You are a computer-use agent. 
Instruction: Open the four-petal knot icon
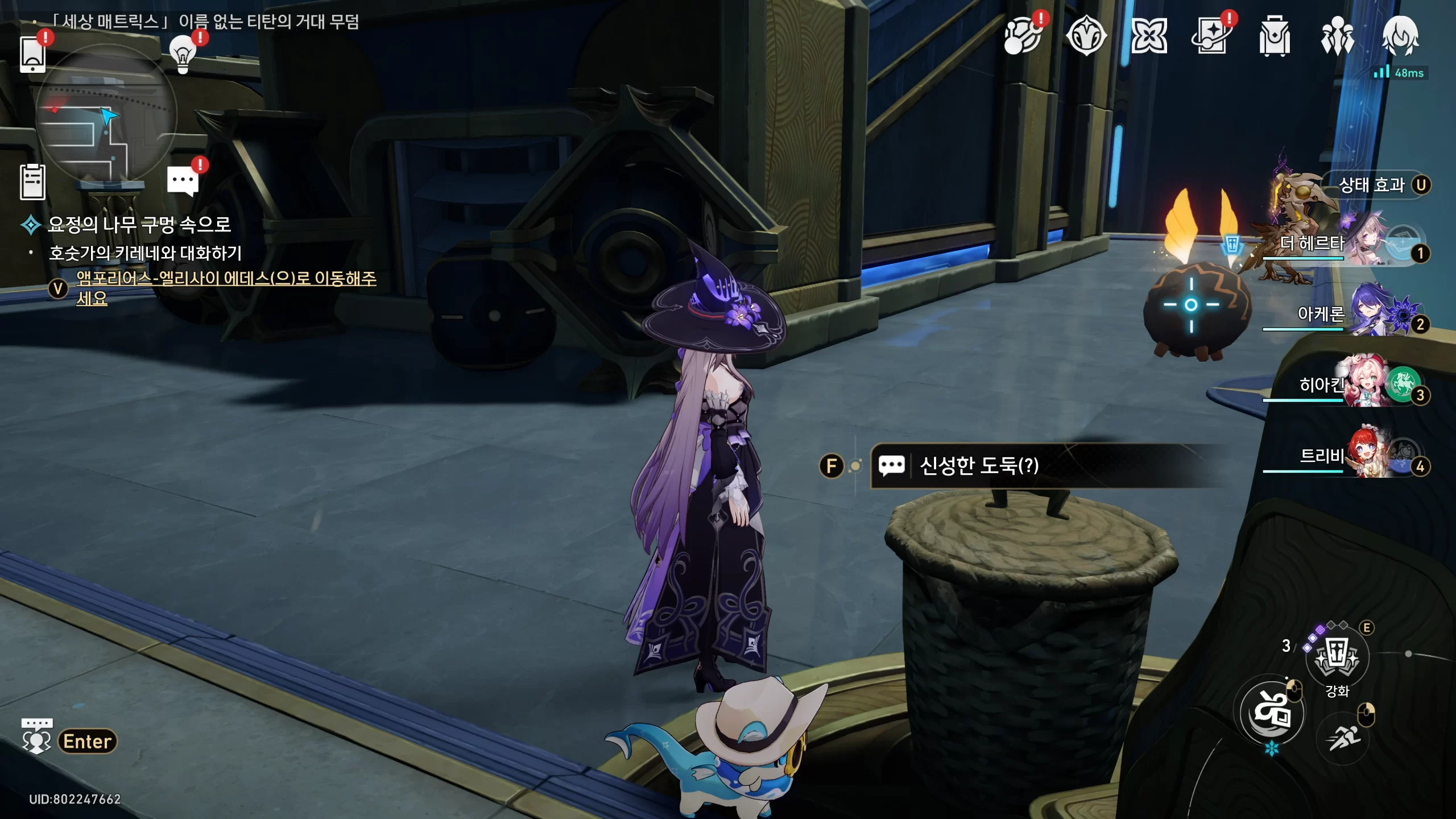[1149, 36]
